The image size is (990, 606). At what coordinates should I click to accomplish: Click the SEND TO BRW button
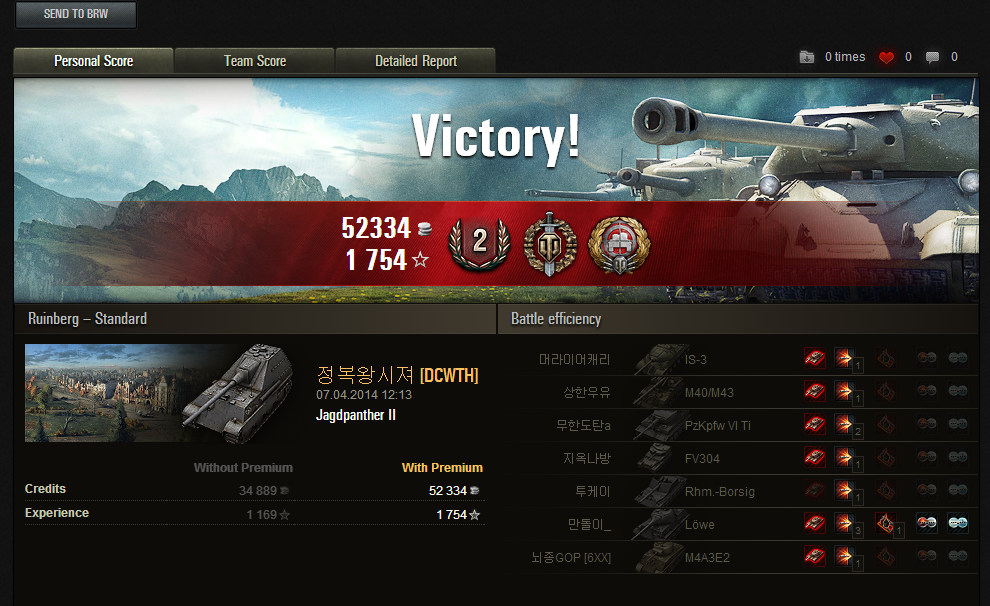click(76, 15)
